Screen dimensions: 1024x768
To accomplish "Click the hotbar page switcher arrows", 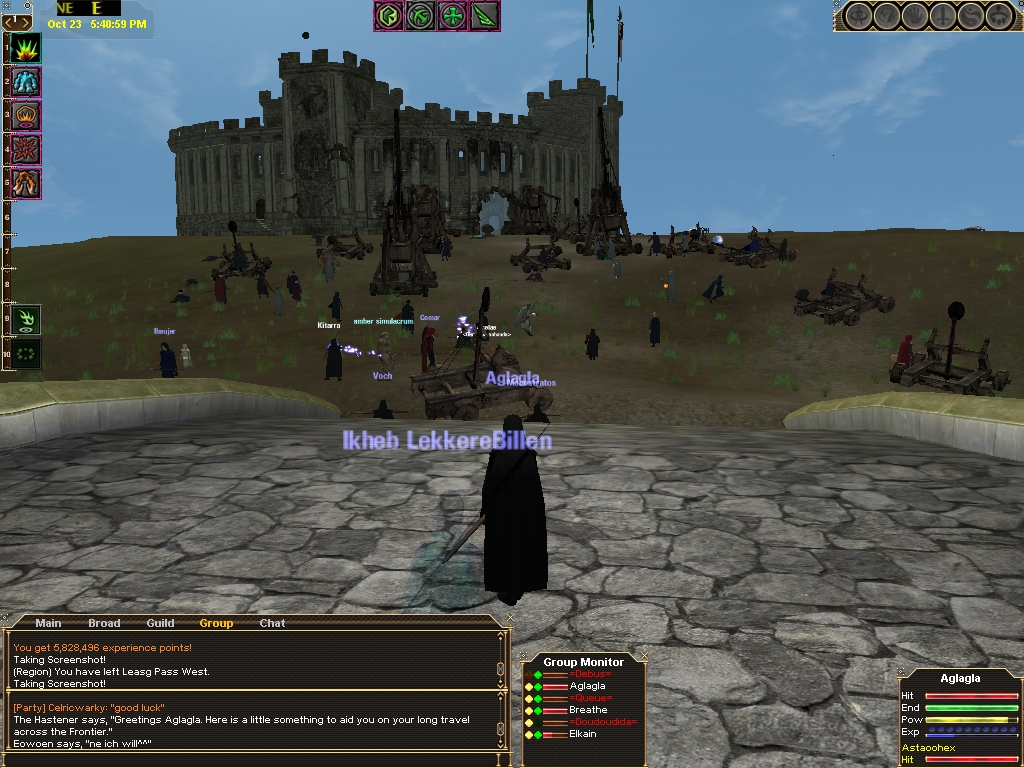I will coord(18,22).
